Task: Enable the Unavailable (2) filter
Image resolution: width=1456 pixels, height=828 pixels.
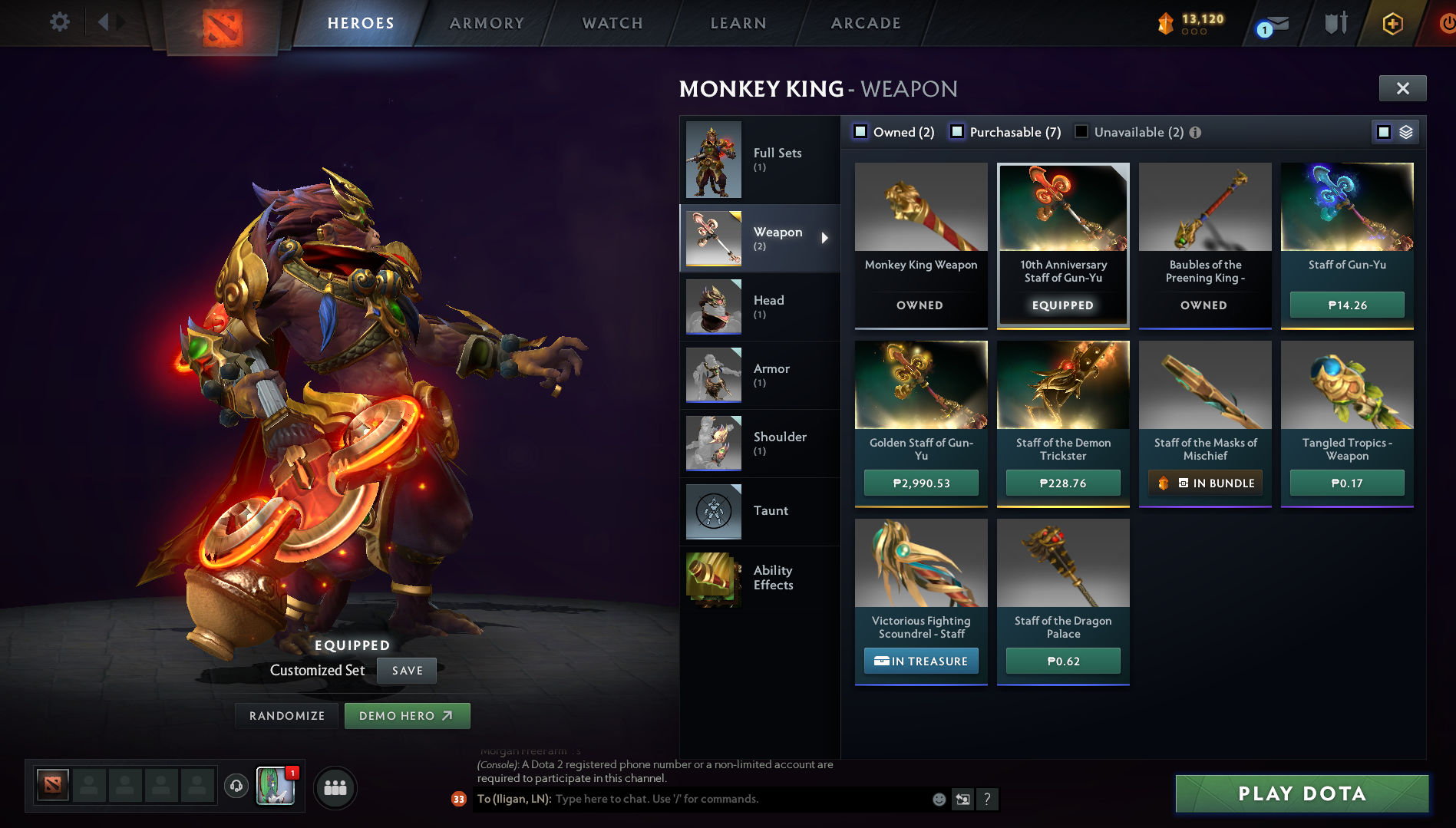Action: [x=1081, y=131]
